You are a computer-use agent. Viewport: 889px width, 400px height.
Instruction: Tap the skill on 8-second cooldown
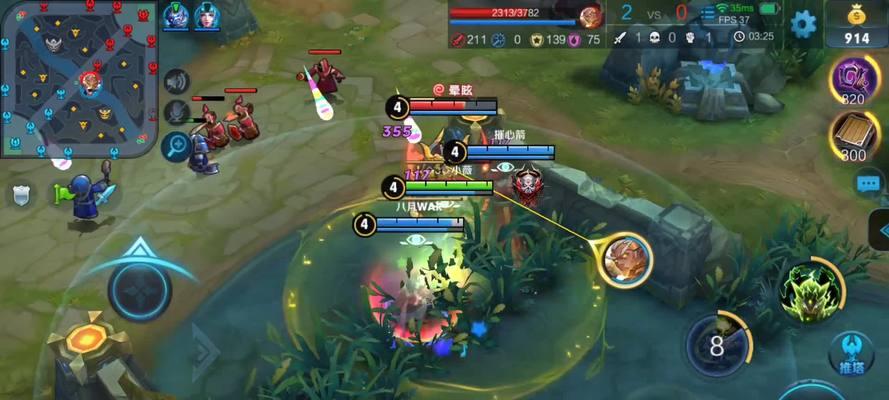[x=717, y=346]
